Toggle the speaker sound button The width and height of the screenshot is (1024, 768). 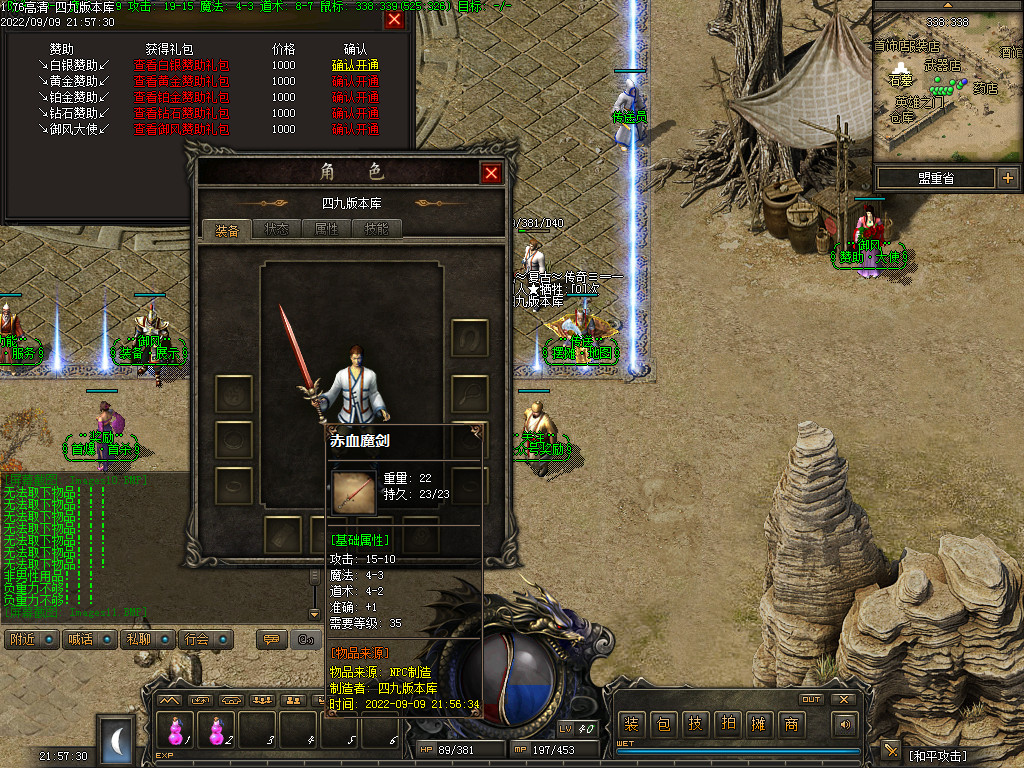[845, 724]
